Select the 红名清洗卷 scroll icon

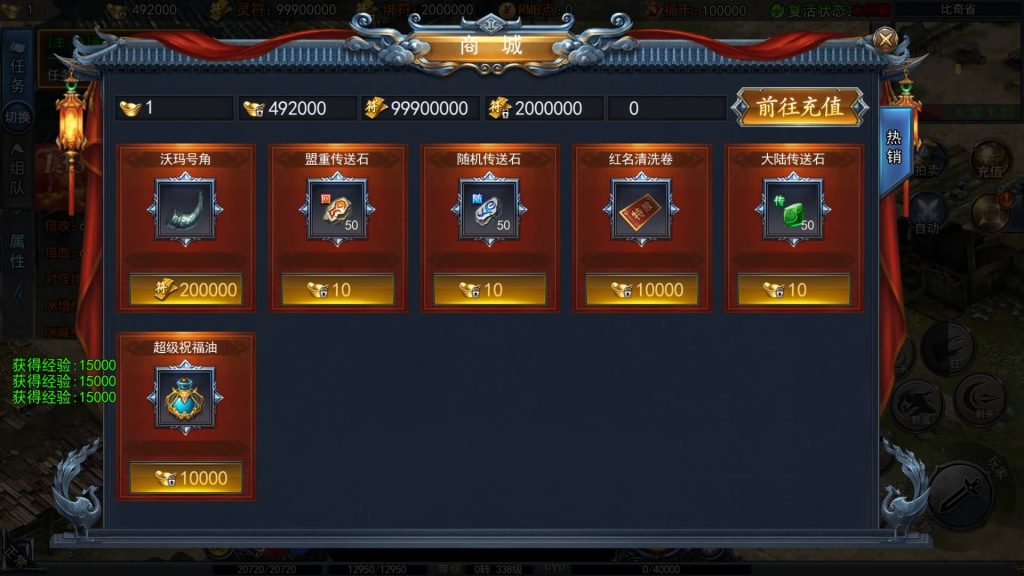[641, 209]
